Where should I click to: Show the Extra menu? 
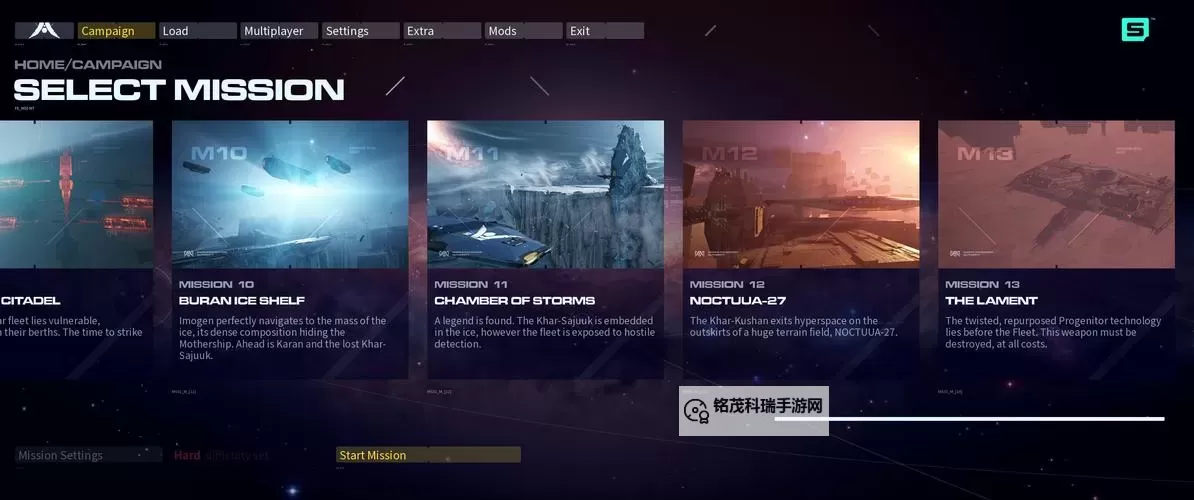pyautogui.click(x=441, y=31)
